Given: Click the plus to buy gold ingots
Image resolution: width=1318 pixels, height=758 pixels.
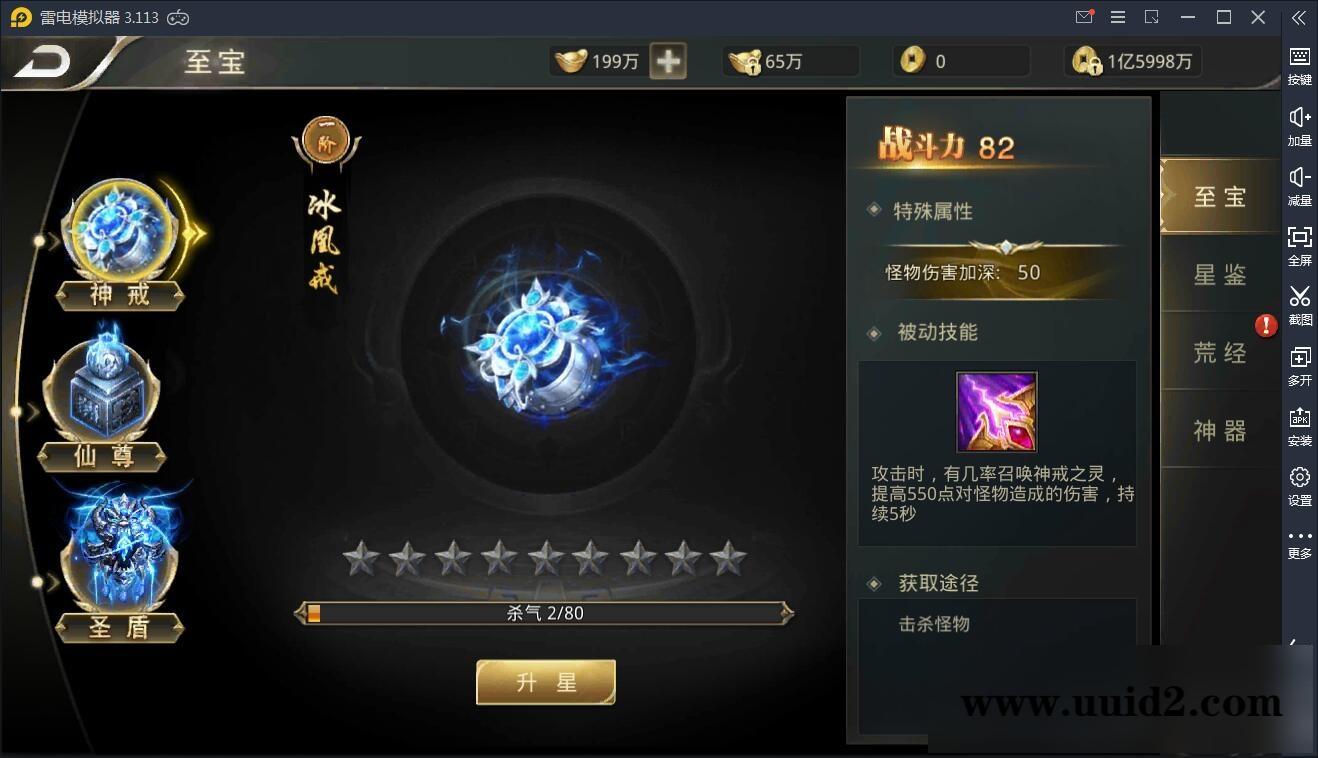Looking at the screenshot, I should [668, 61].
